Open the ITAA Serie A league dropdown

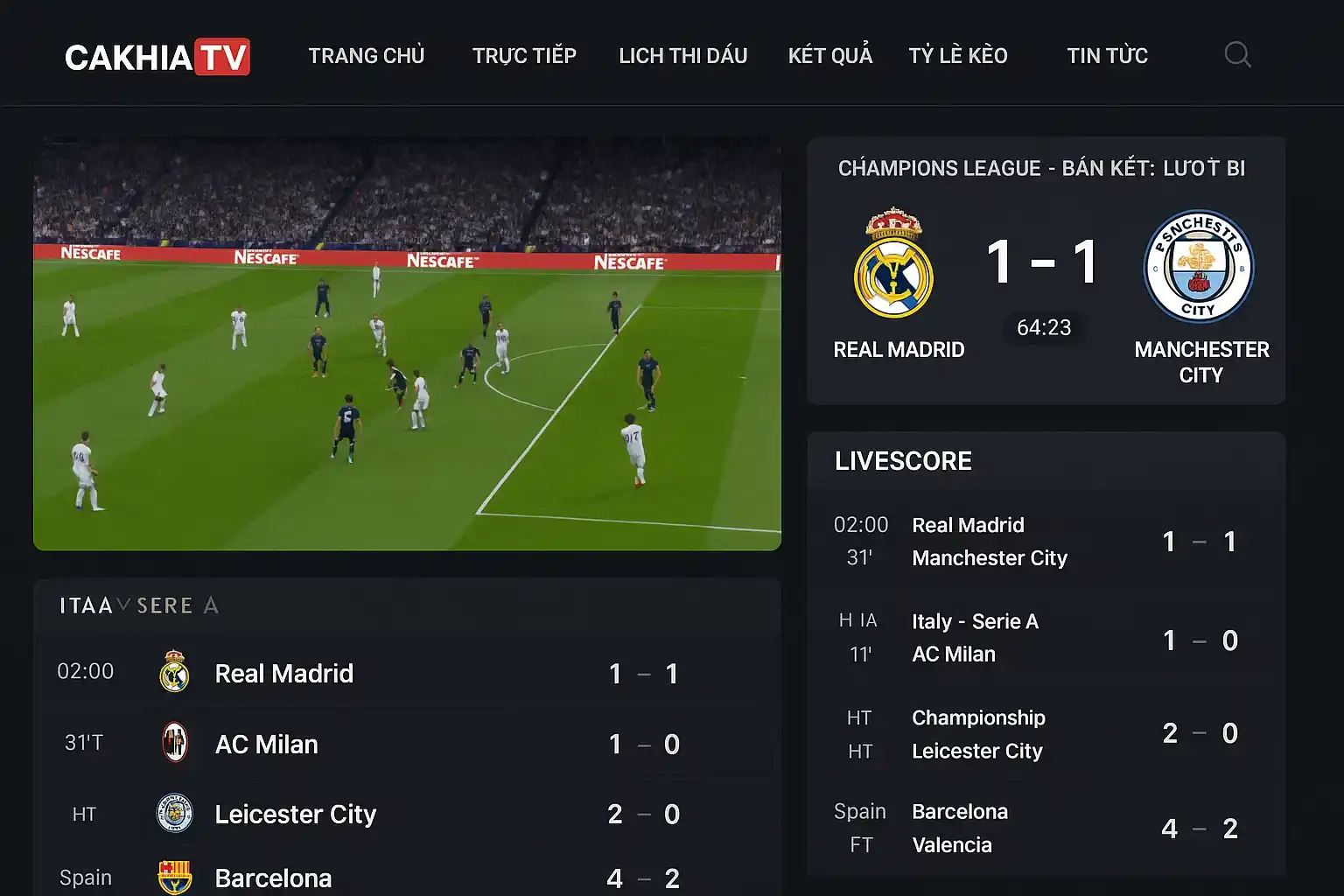[138, 605]
